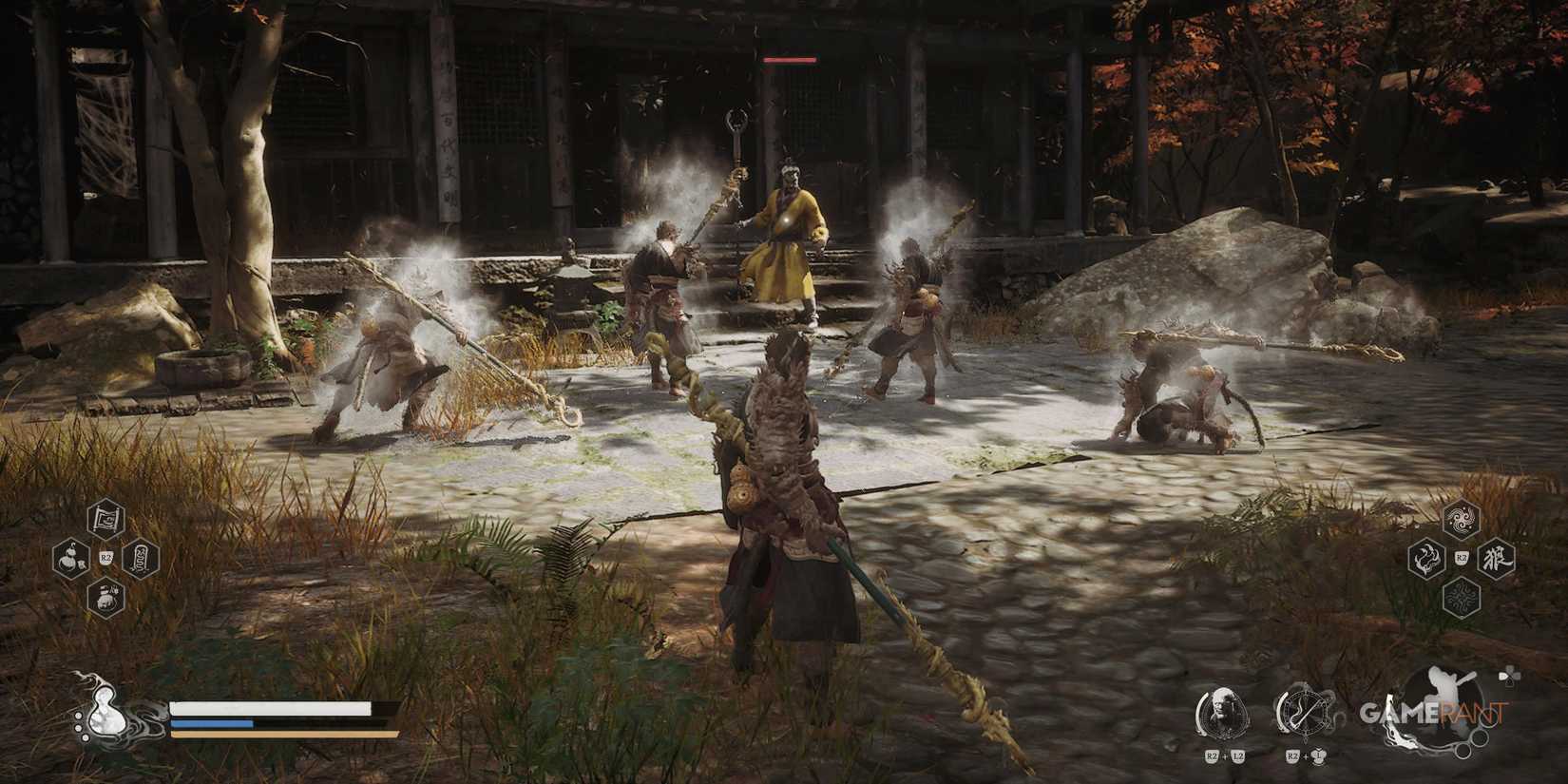Select the scroll curio icon in left HUD
1568x784 pixels.
[x=105, y=518]
